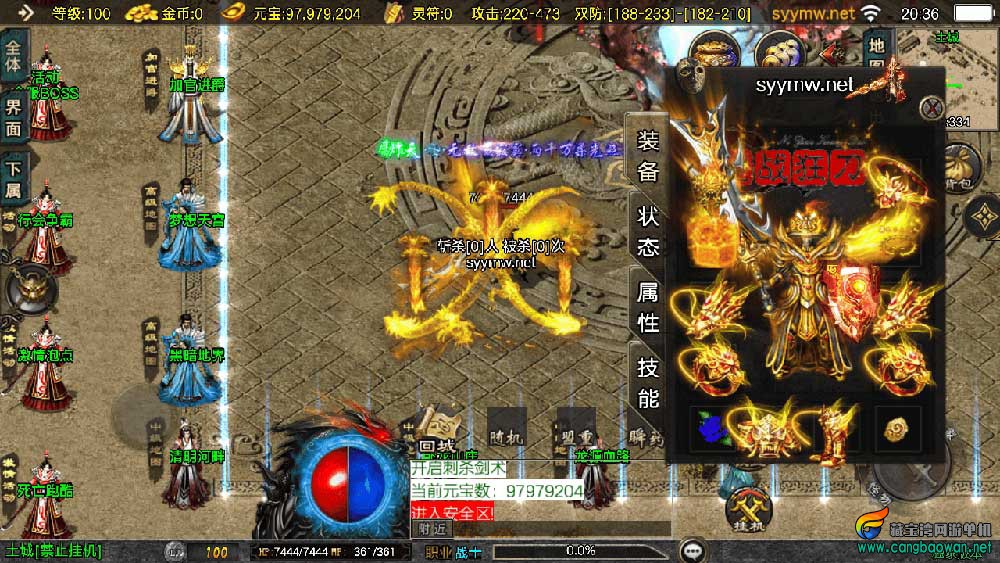This screenshot has height=563, width=1000.
Task: Open the 状态 status tab
Action: pyautogui.click(x=648, y=232)
